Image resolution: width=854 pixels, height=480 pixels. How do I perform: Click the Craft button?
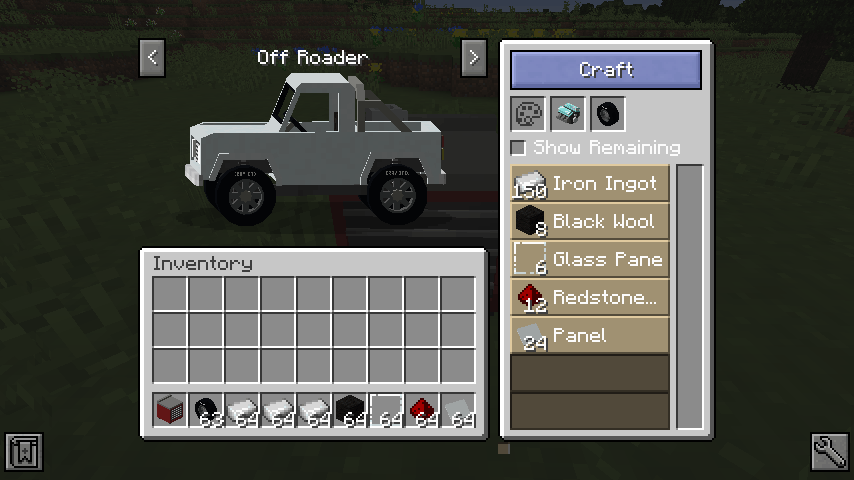tap(606, 70)
